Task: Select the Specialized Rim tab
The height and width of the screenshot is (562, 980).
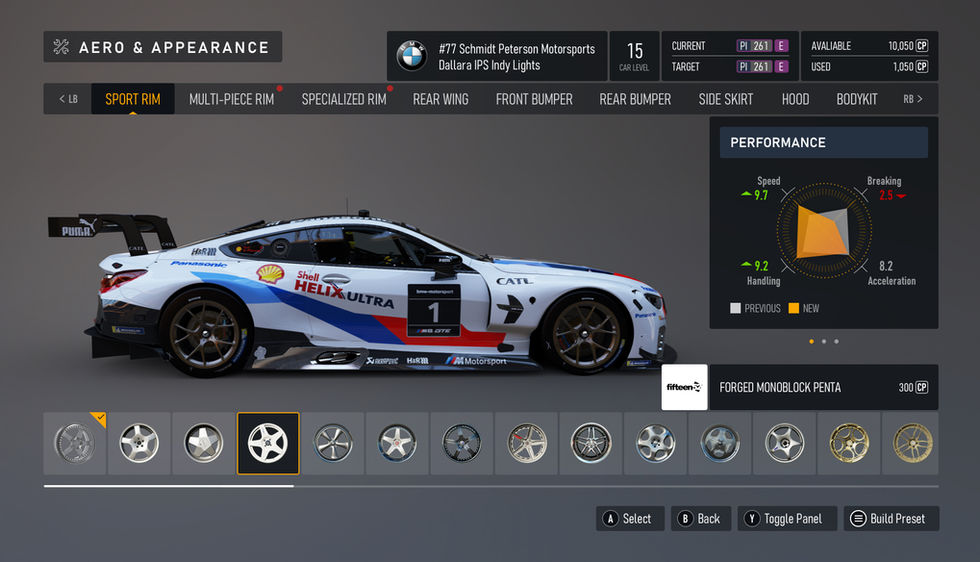Action: 343,99
